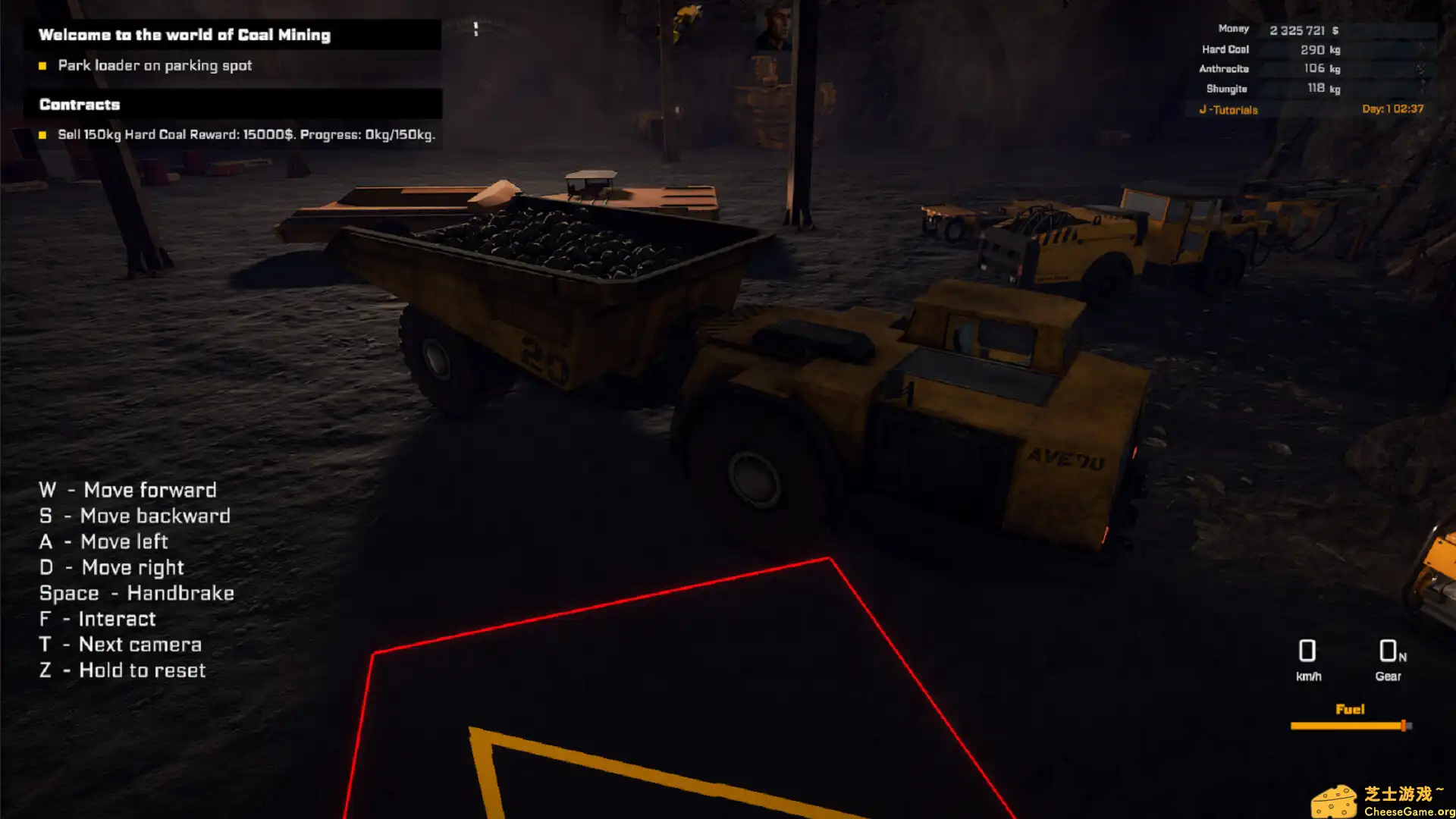The image size is (1456, 819).
Task: Click the Fuel gauge bar
Action: coord(1349,725)
